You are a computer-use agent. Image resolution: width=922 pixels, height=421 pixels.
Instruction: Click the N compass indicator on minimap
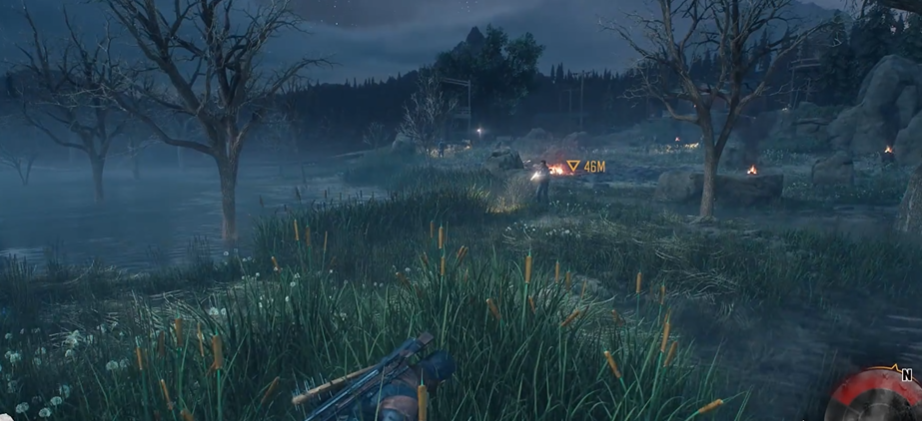point(906,375)
